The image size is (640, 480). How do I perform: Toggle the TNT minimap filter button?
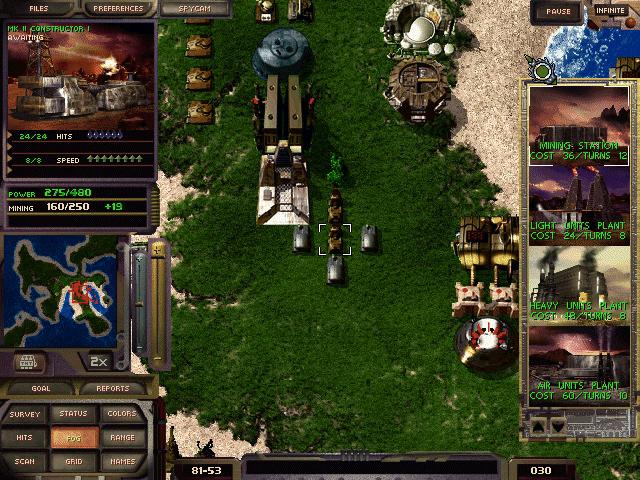(x=28, y=361)
